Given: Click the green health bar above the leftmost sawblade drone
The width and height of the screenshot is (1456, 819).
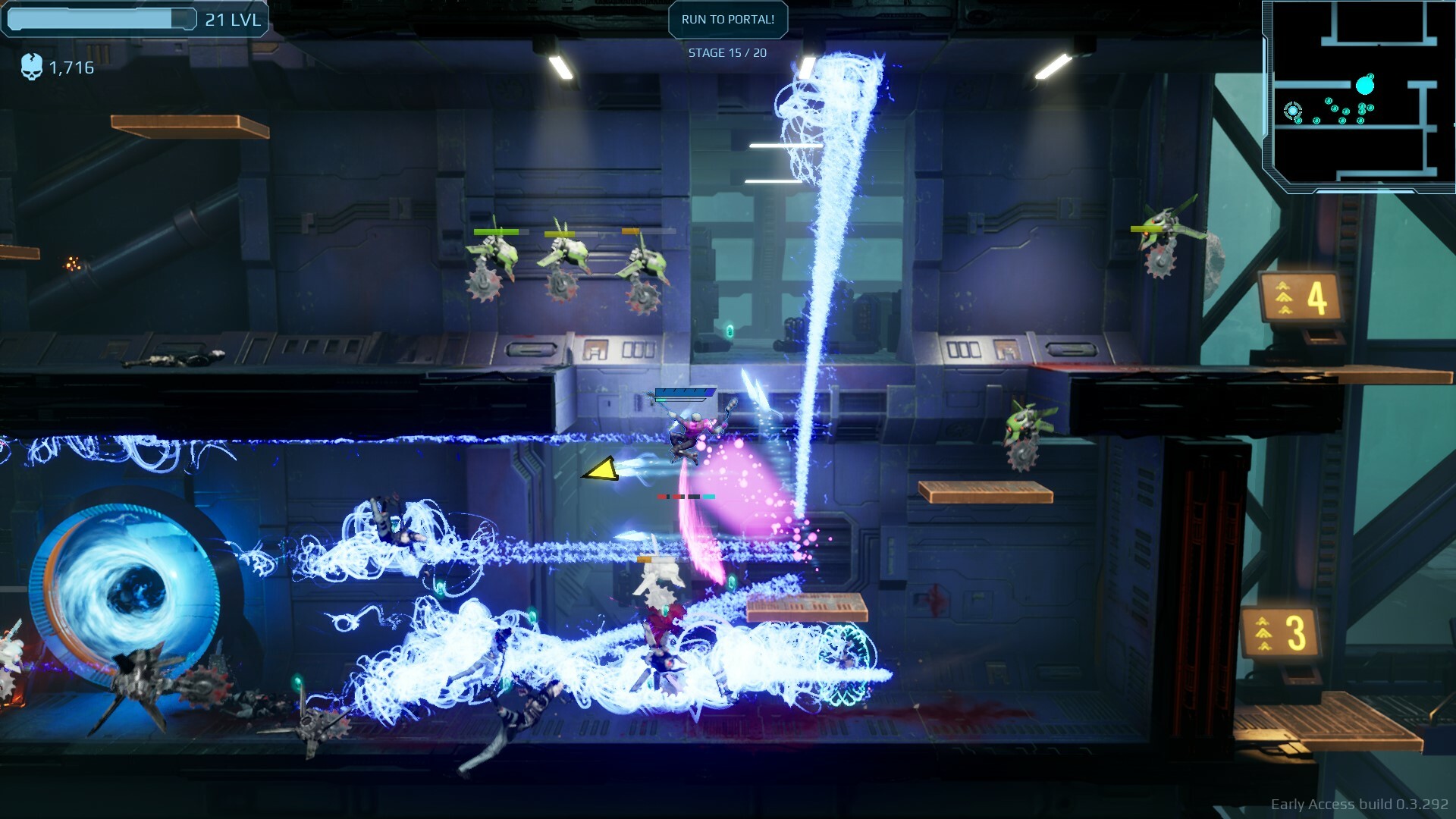Looking at the screenshot, I should click(x=497, y=231).
